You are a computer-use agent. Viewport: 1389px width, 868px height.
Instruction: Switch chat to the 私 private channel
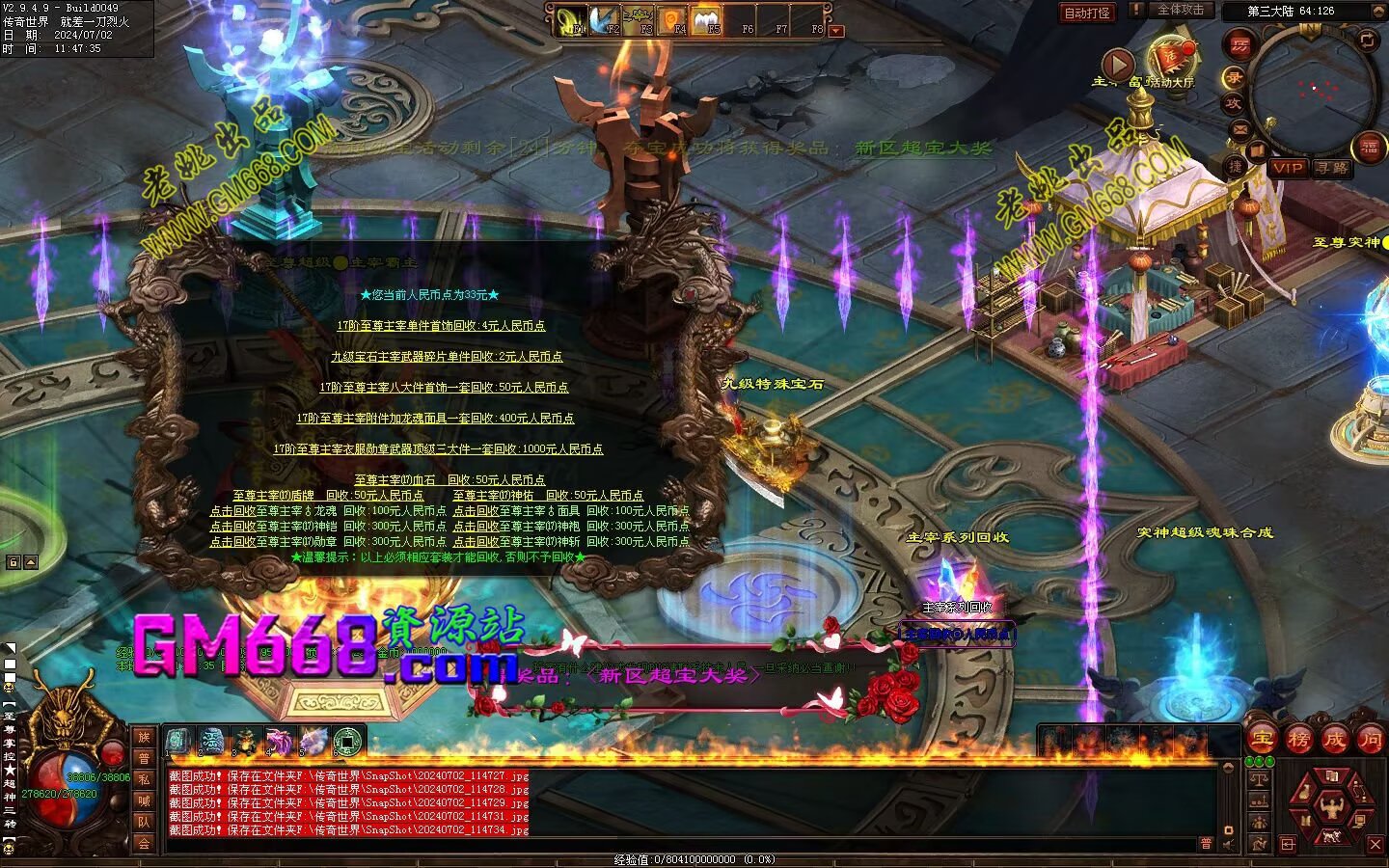click(144, 779)
